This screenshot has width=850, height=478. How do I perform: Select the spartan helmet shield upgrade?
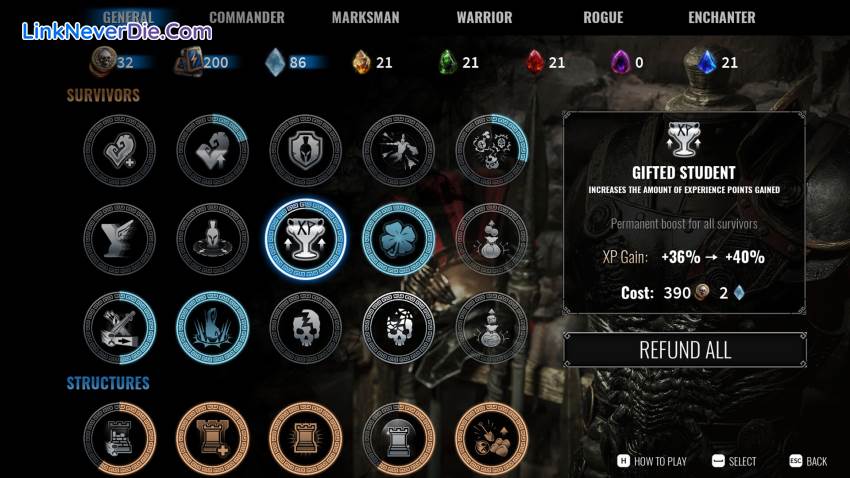[x=305, y=150]
